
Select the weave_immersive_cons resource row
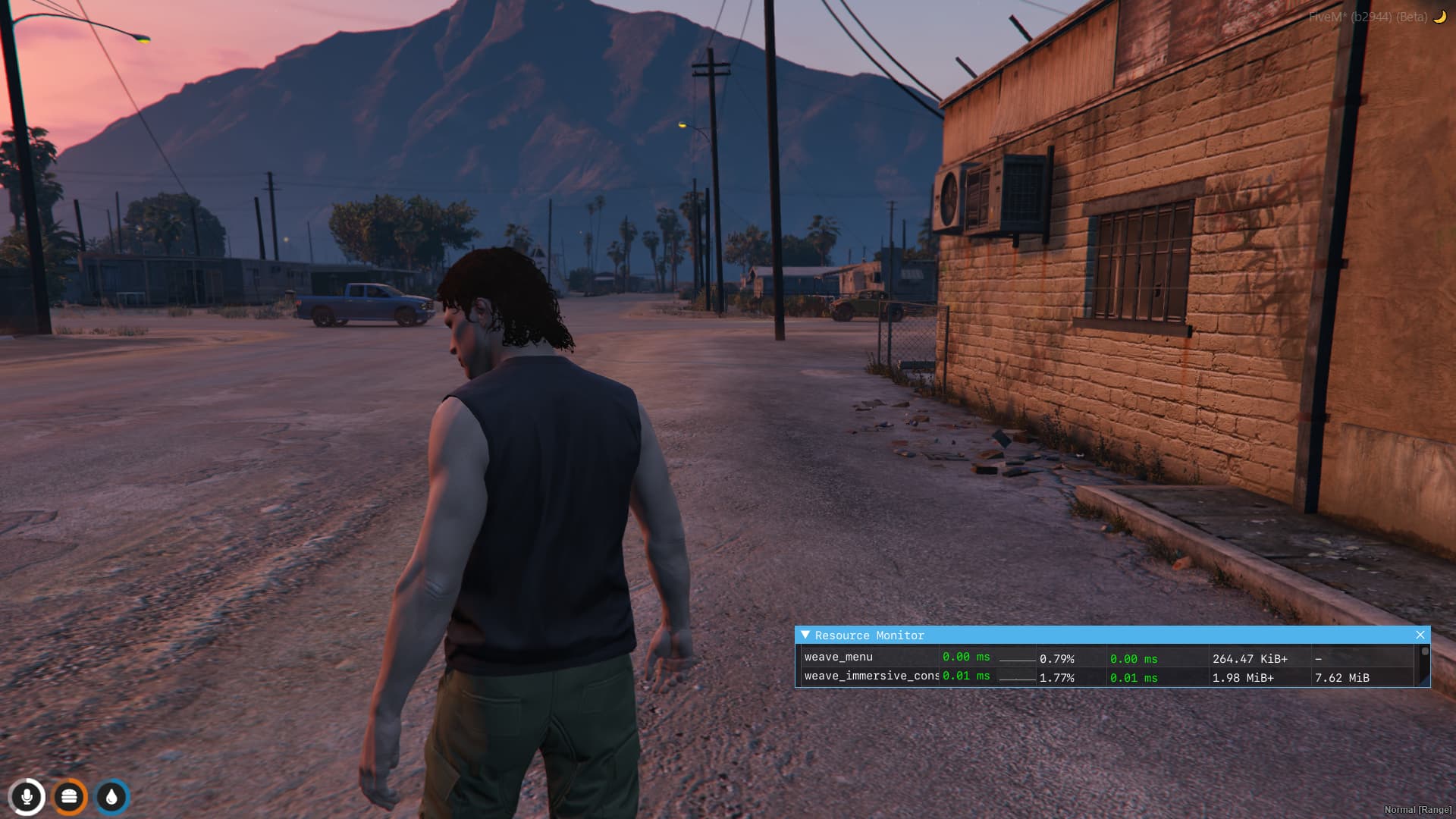coord(871,676)
